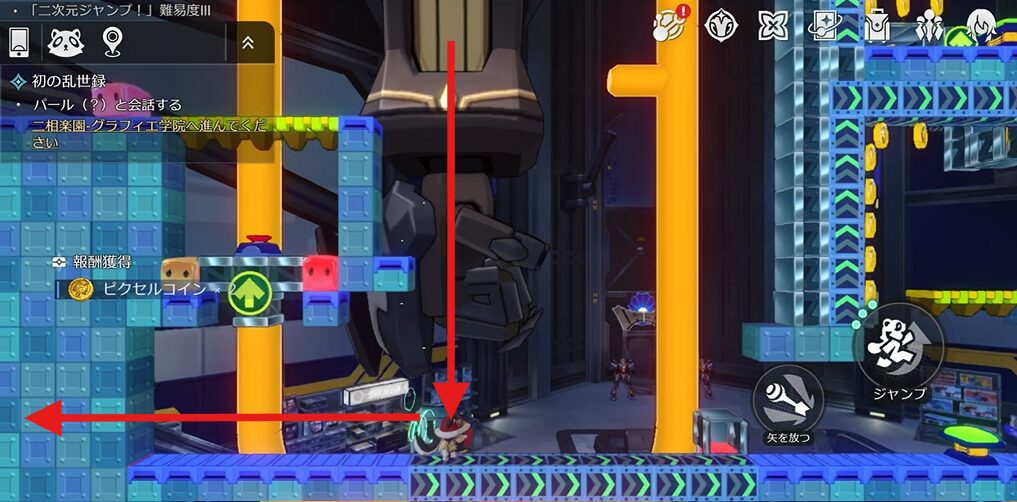The width and height of the screenshot is (1017, 502).
Task: Open the icon with the red alert badge
Action: pyautogui.click(x=668, y=24)
